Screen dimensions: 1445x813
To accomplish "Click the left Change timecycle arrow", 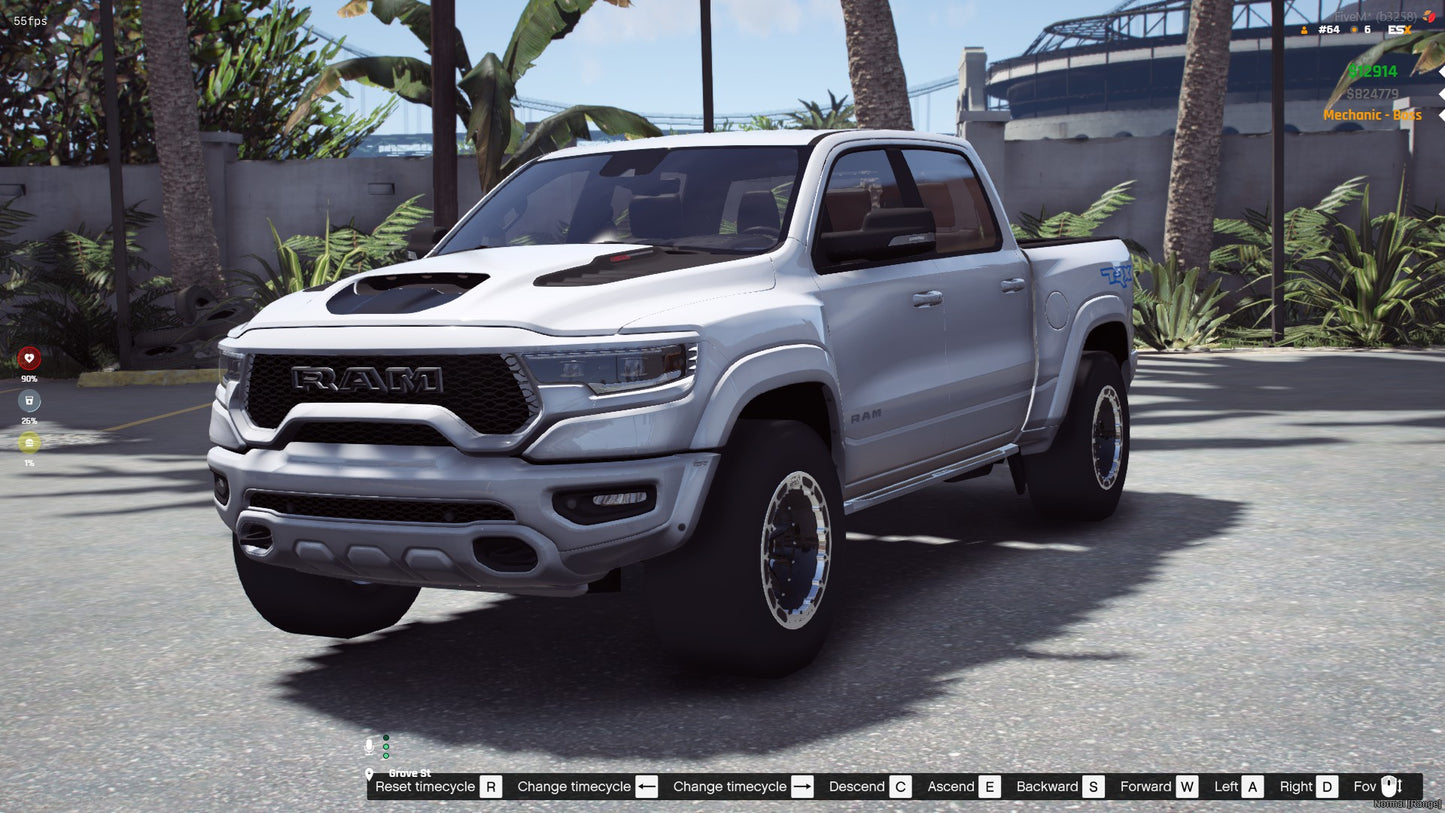I will (648, 786).
